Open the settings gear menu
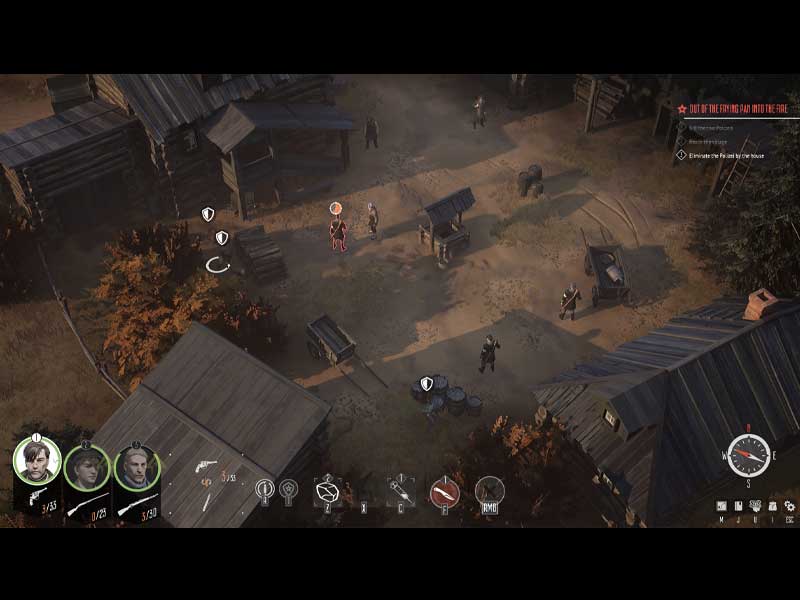 788,506
